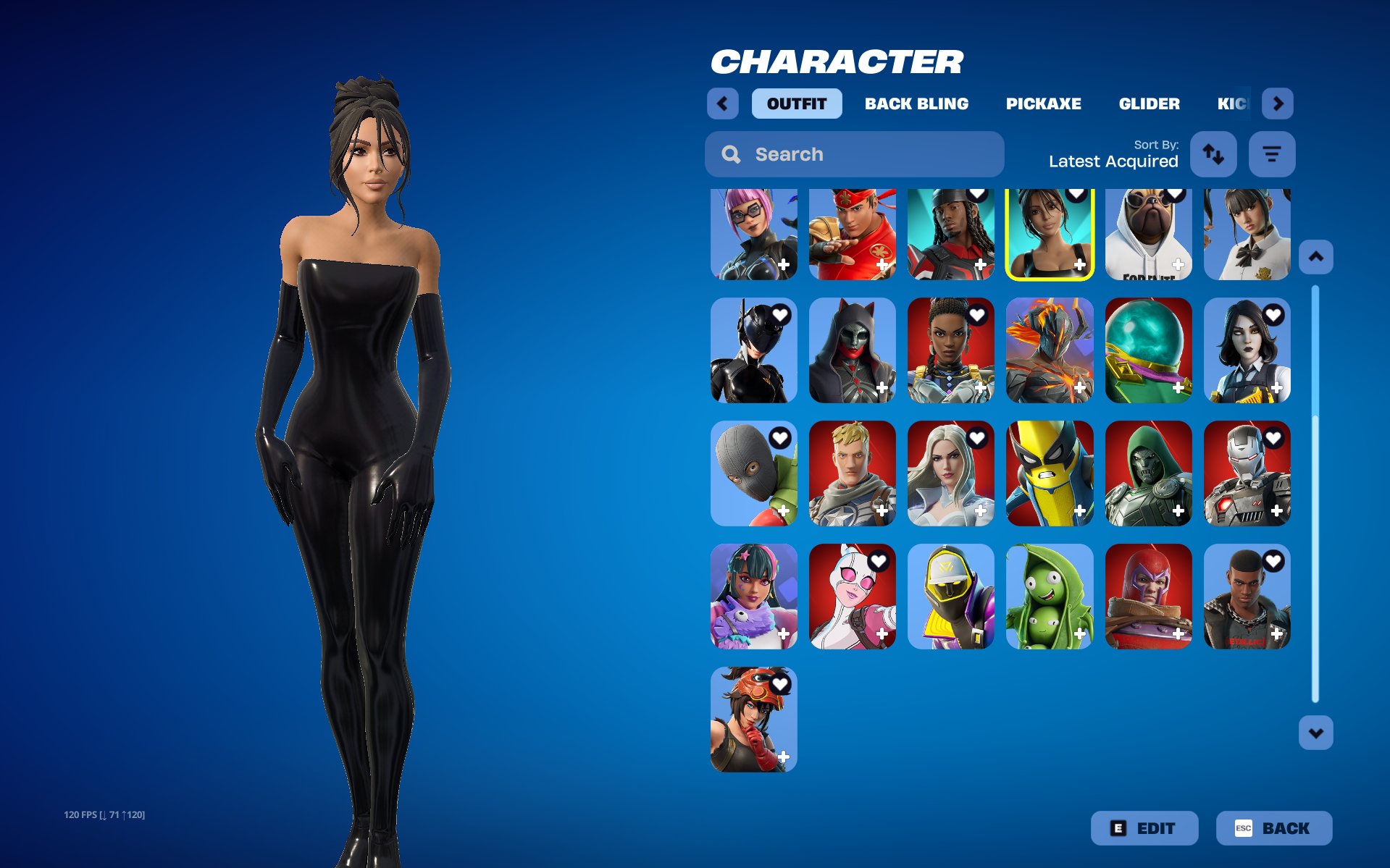Unfavorite the Doctor Doom outfit heart
The width and height of the screenshot is (1390, 868).
click(1174, 439)
